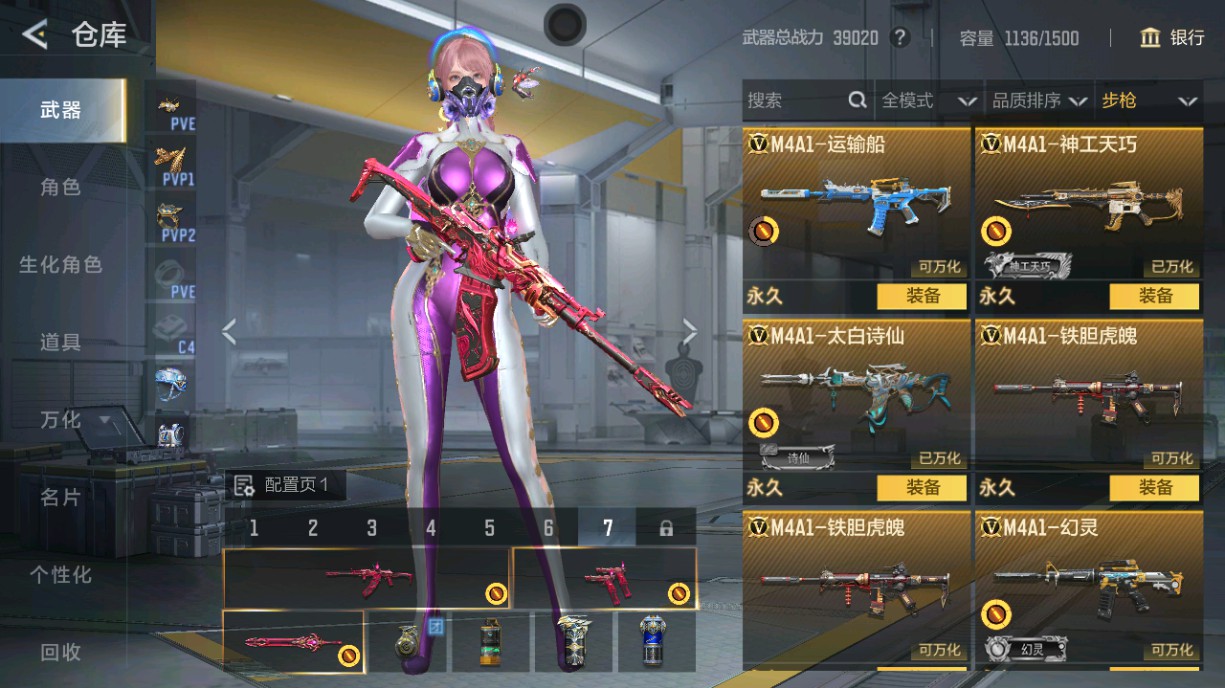Open the 银行 bank
The height and width of the screenshot is (688, 1225).
pyautogui.click(x=1173, y=38)
